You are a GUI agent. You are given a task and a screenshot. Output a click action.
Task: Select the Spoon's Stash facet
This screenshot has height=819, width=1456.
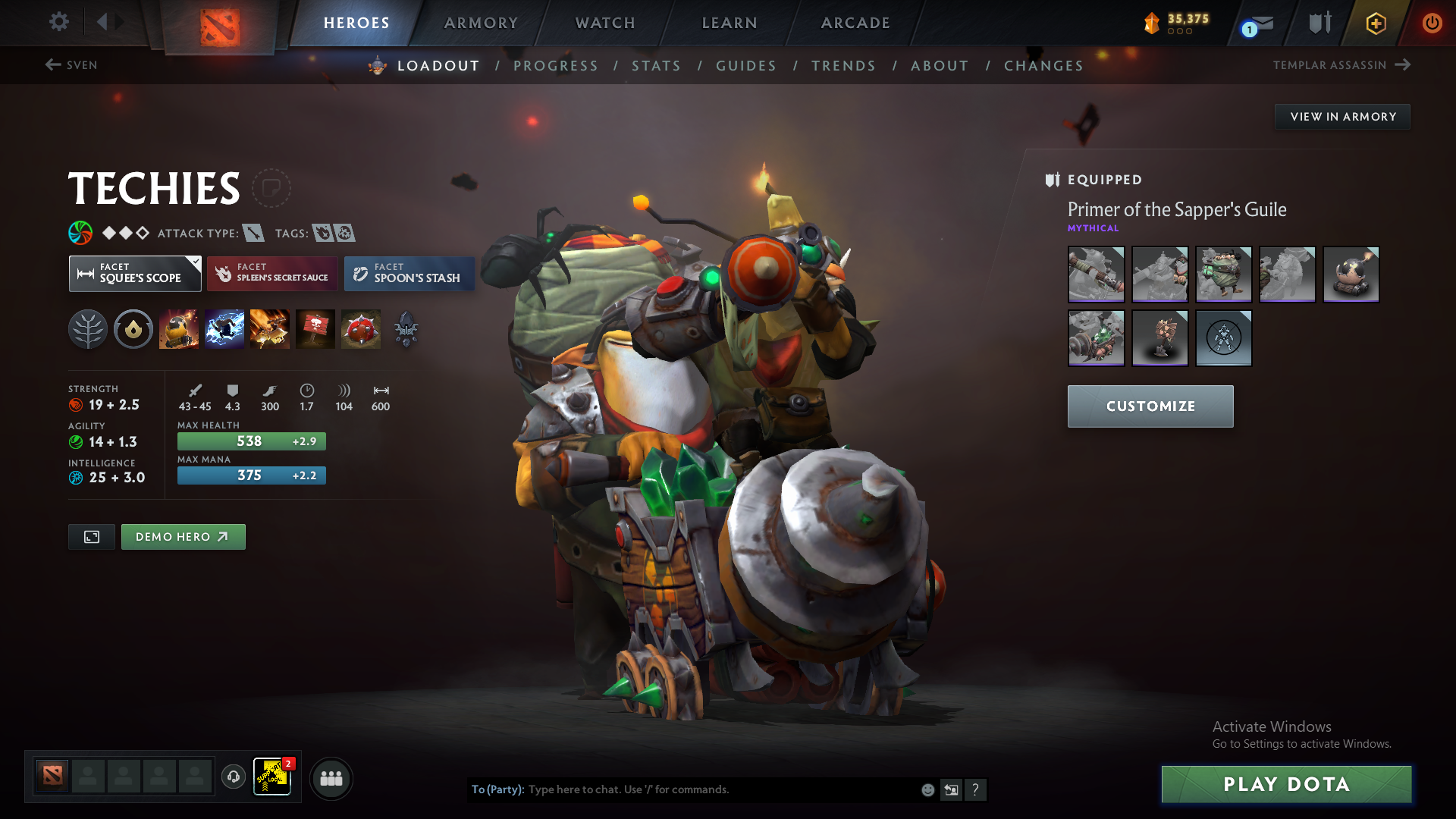409,274
